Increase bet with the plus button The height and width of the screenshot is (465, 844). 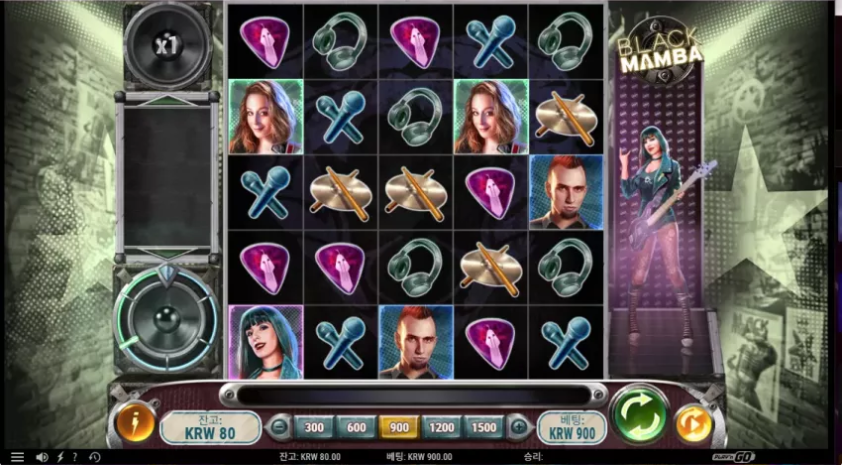(x=518, y=427)
